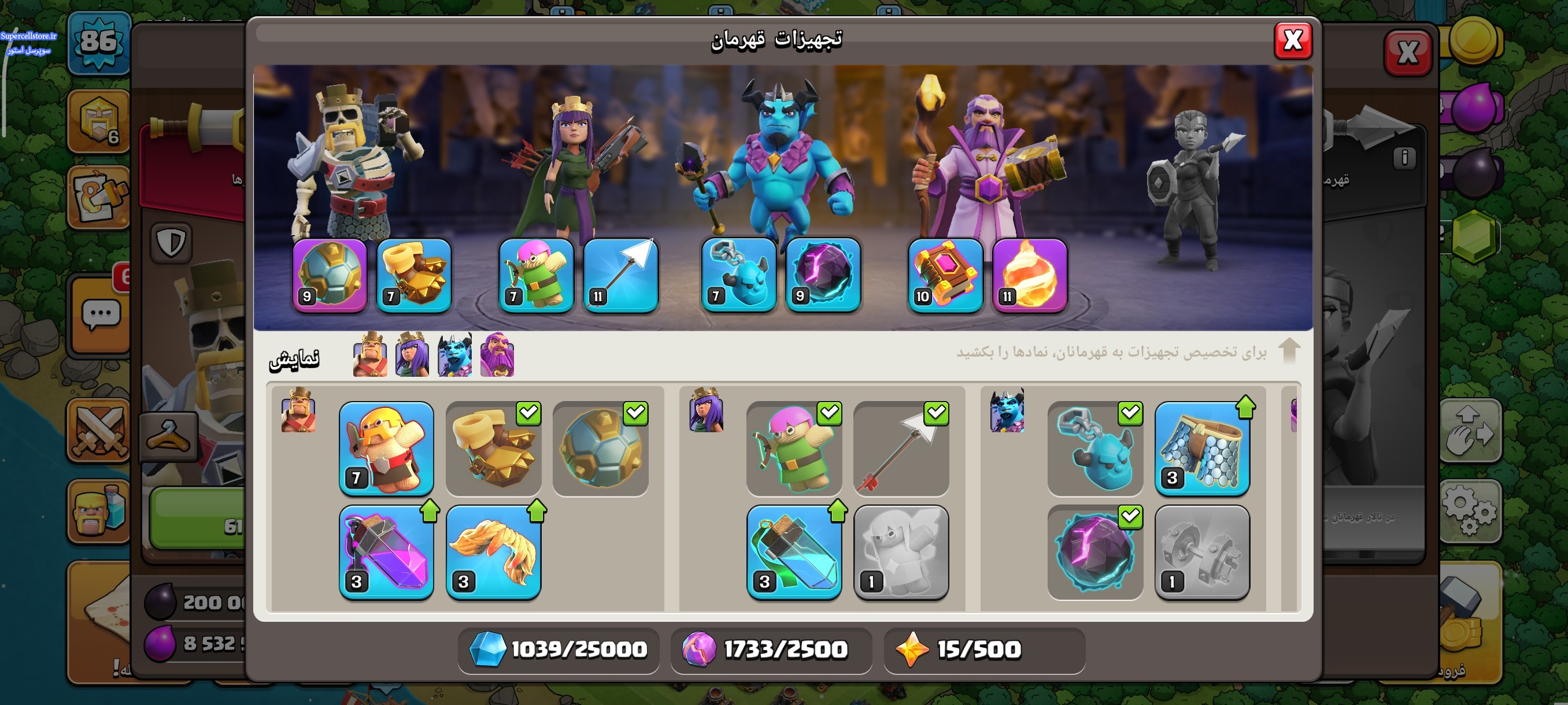Filter equipment by Minion Prince portrait
This screenshot has width=1568, height=705.
point(454,355)
